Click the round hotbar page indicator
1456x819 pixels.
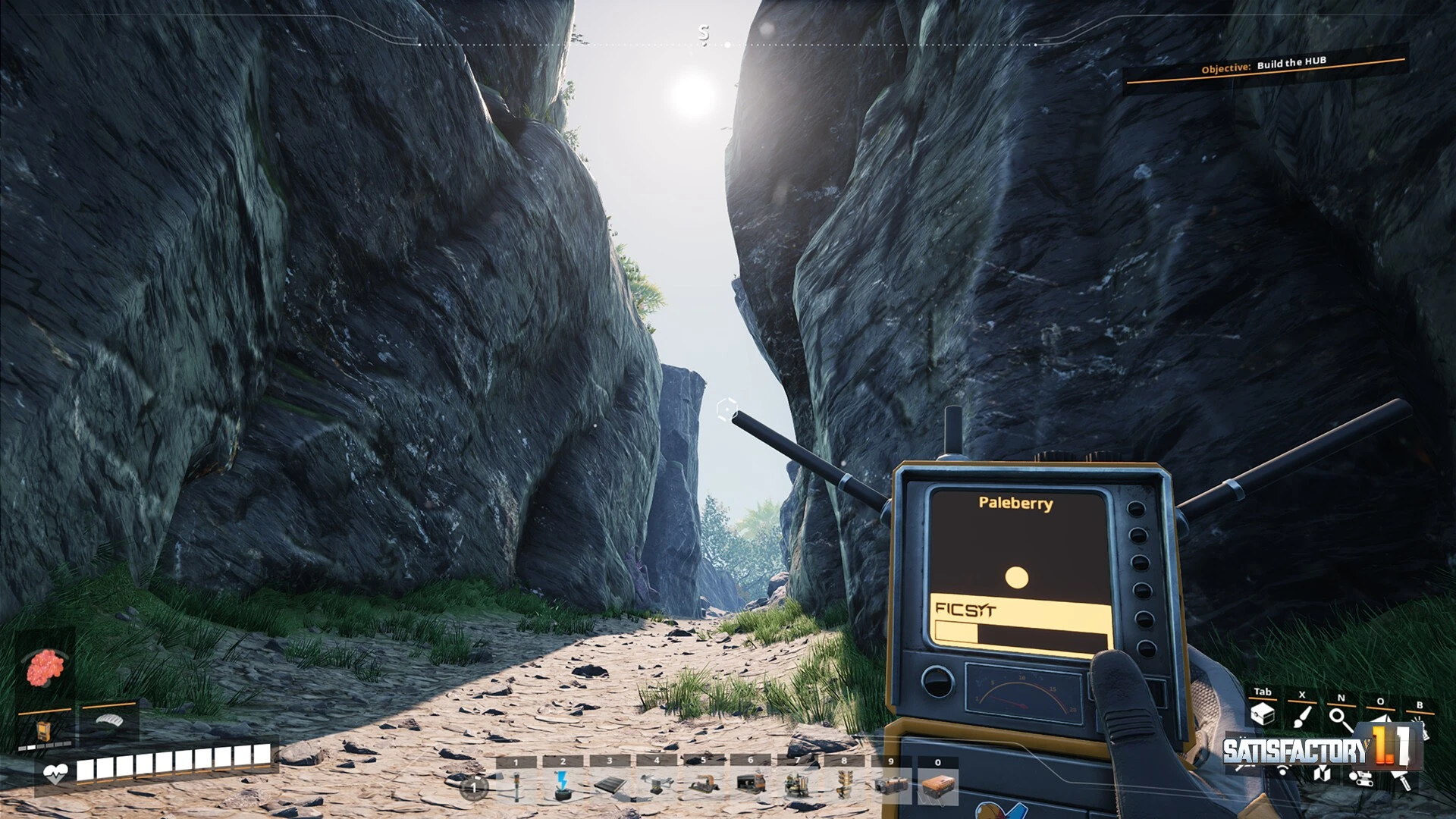coord(474,788)
